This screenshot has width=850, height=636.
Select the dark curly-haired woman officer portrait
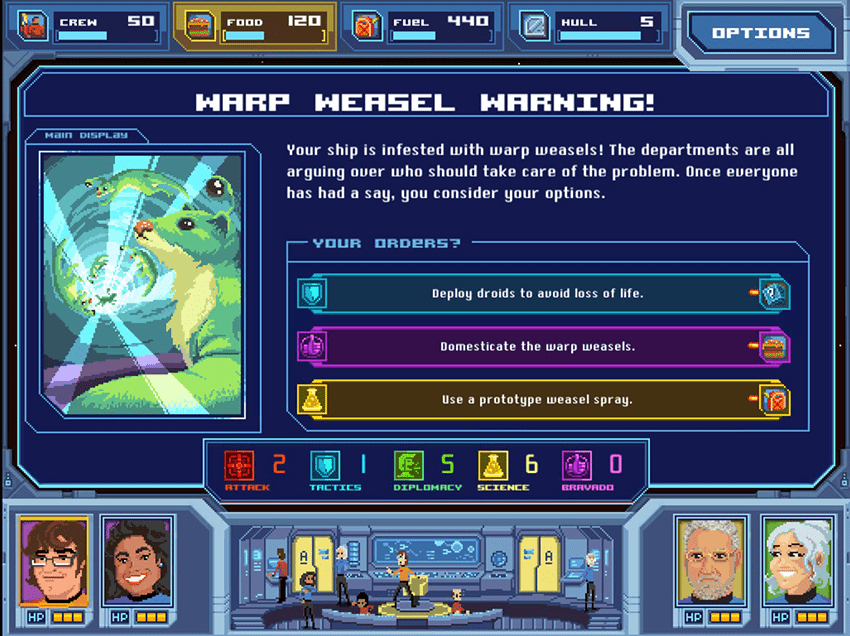(138, 560)
